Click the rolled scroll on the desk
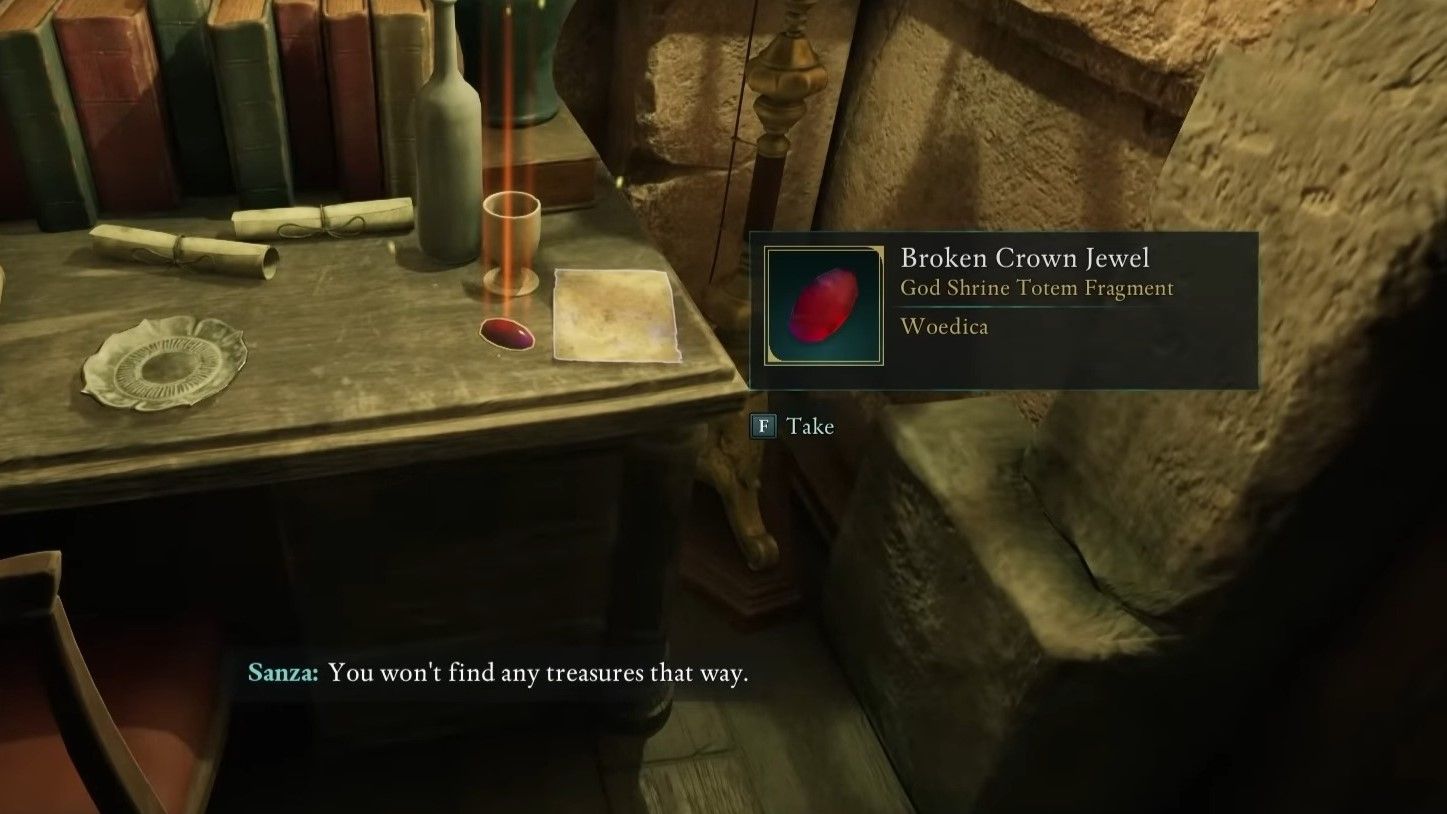The height and width of the screenshot is (814, 1447). coord(180,250)
